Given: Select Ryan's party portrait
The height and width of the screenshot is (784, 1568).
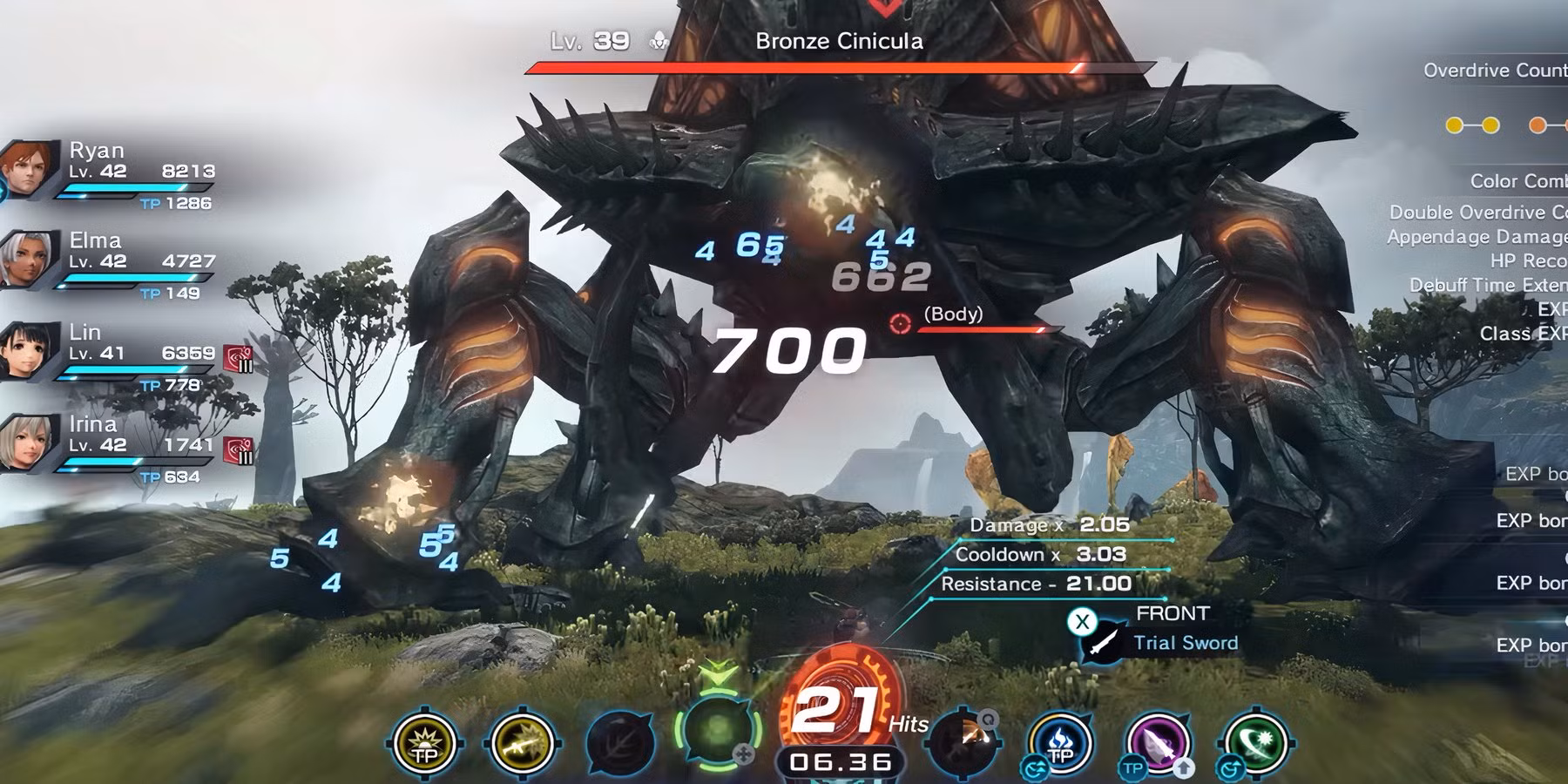Looking at the screenshot, I should [23, 169].
